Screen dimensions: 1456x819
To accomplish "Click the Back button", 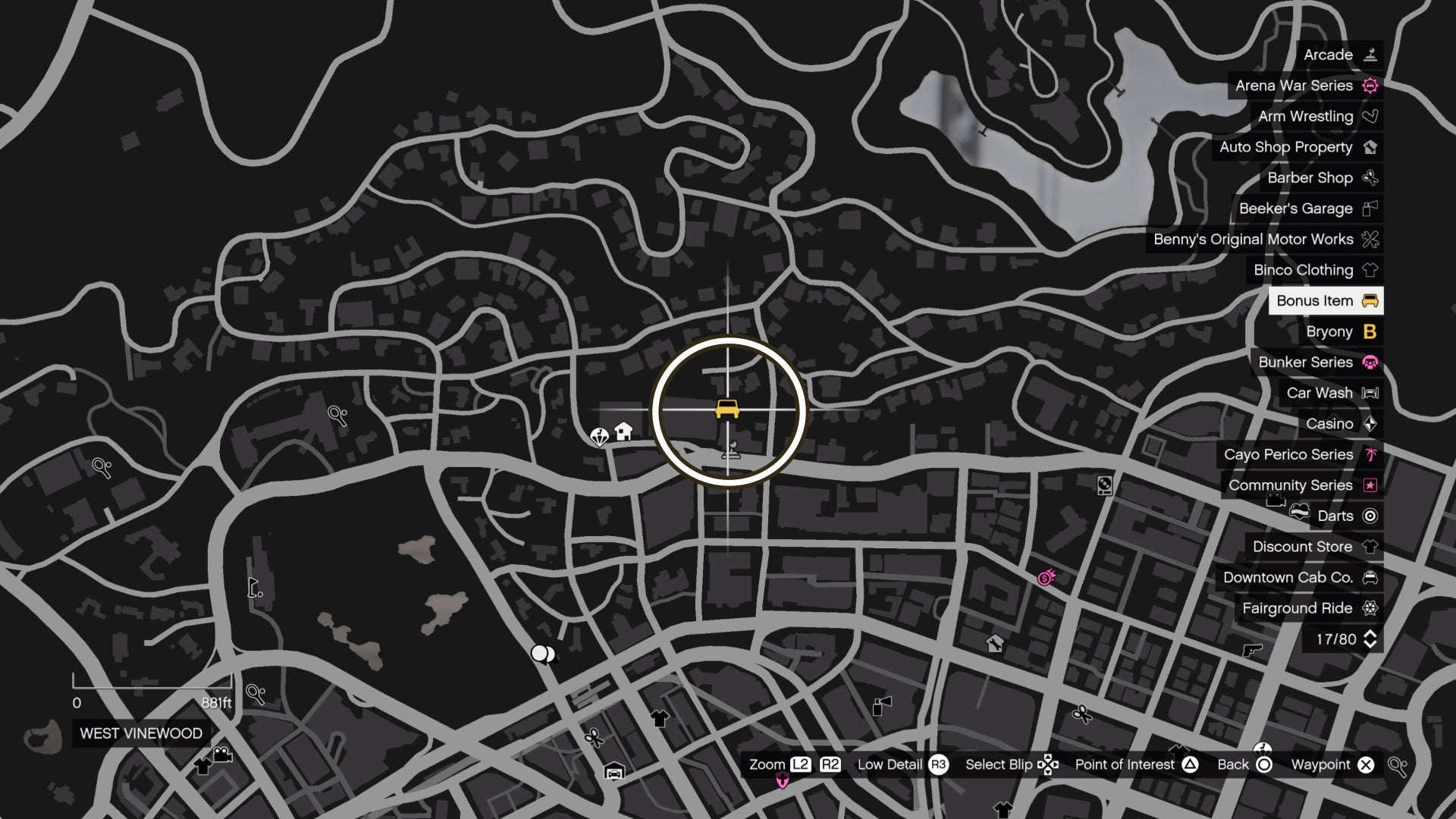I will (x=1235, y=764).
